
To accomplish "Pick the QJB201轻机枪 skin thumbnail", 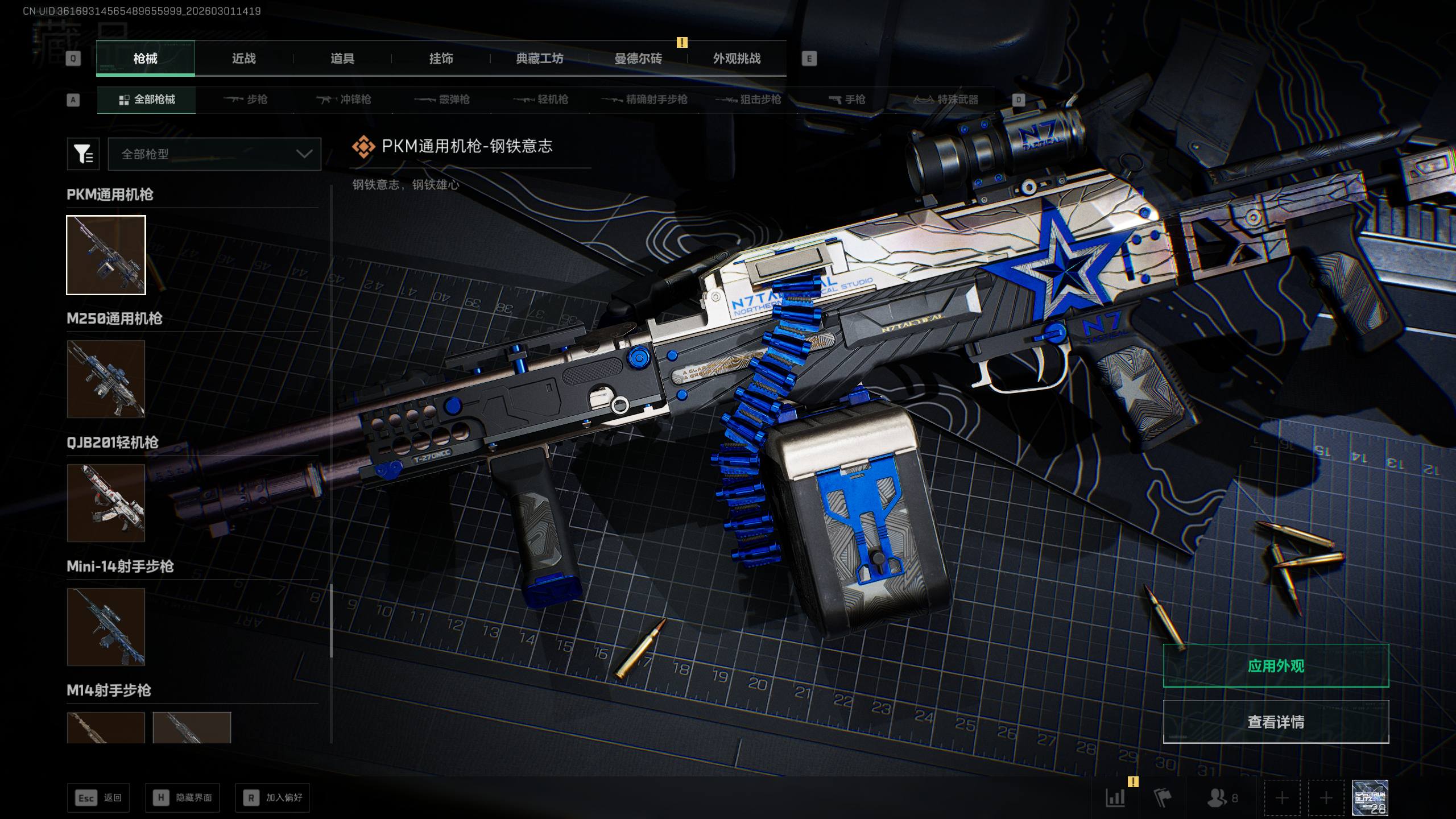I will tap(106, 503).
